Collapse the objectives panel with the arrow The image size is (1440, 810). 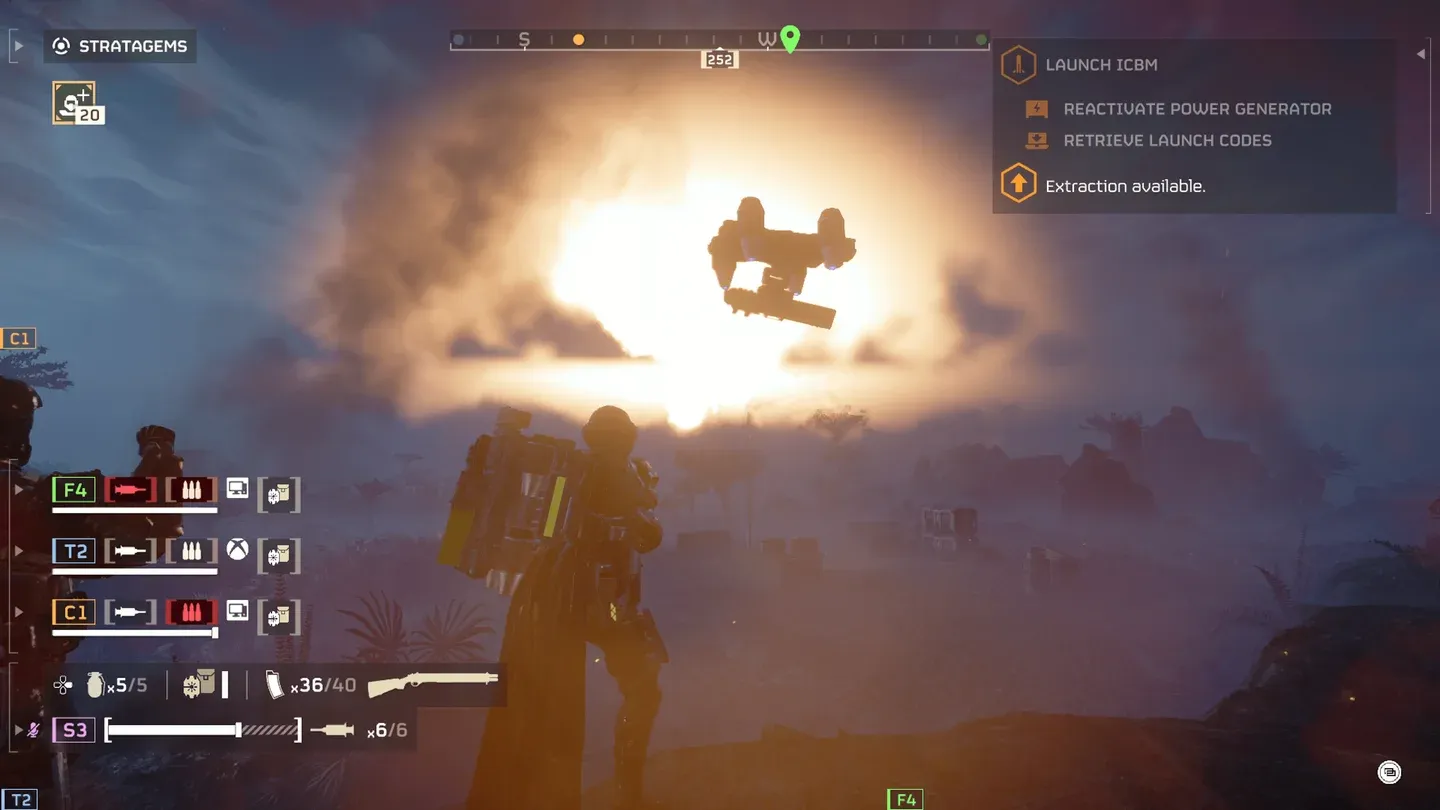point(1421,54)
